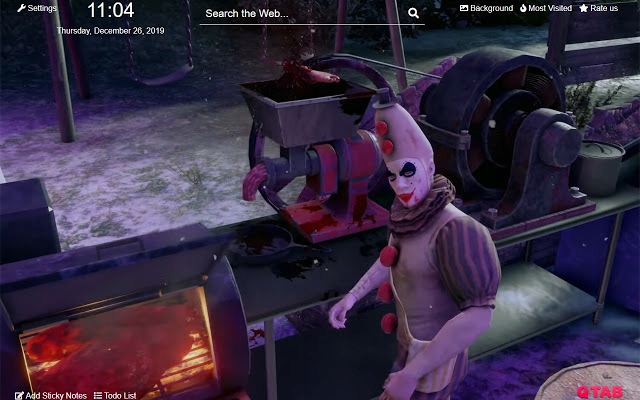
Task: Open the Todo List
Action: (x=115, y=395)
